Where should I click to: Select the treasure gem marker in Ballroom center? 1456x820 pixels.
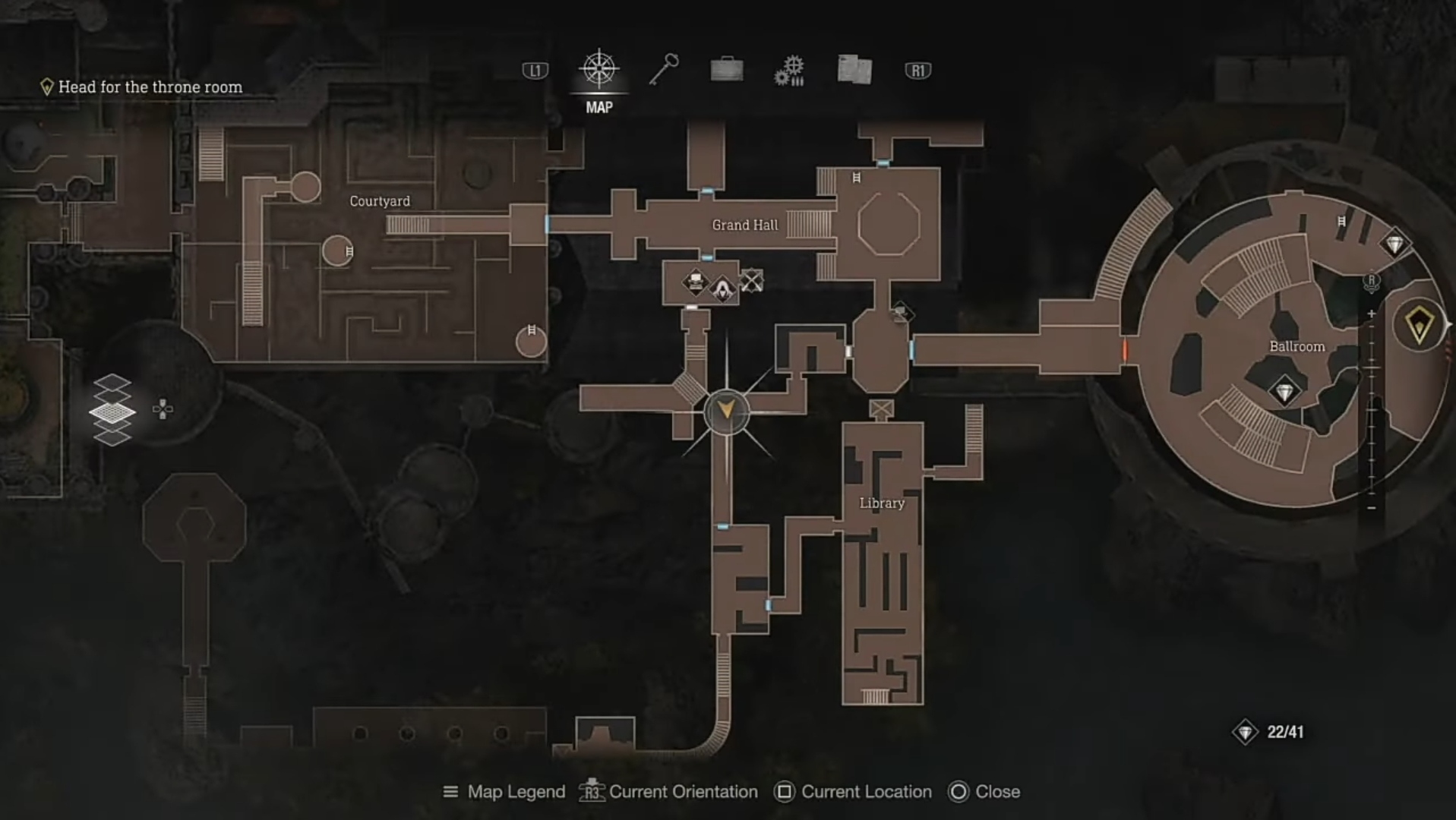1284,392
